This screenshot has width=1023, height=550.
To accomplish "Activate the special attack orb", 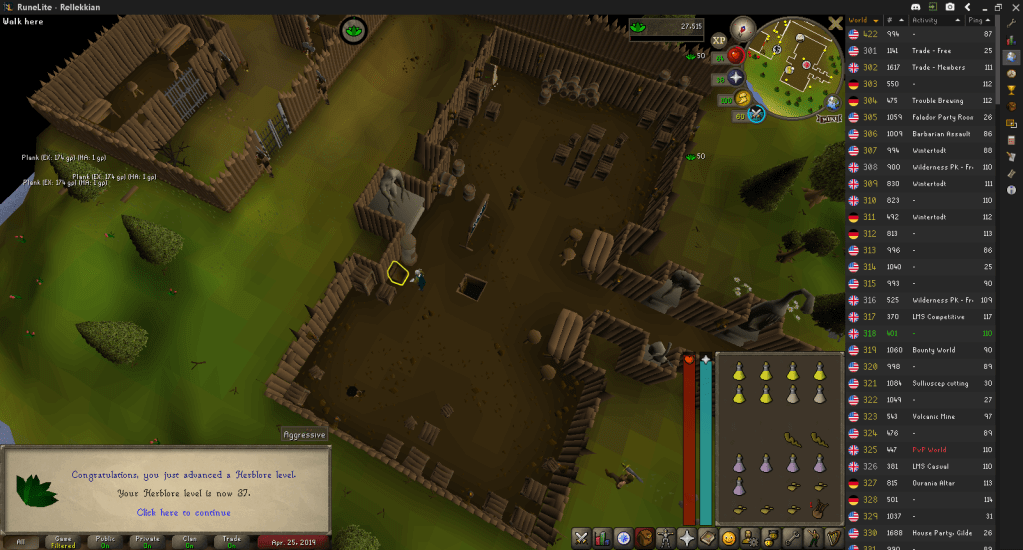I will pos(755,114).
